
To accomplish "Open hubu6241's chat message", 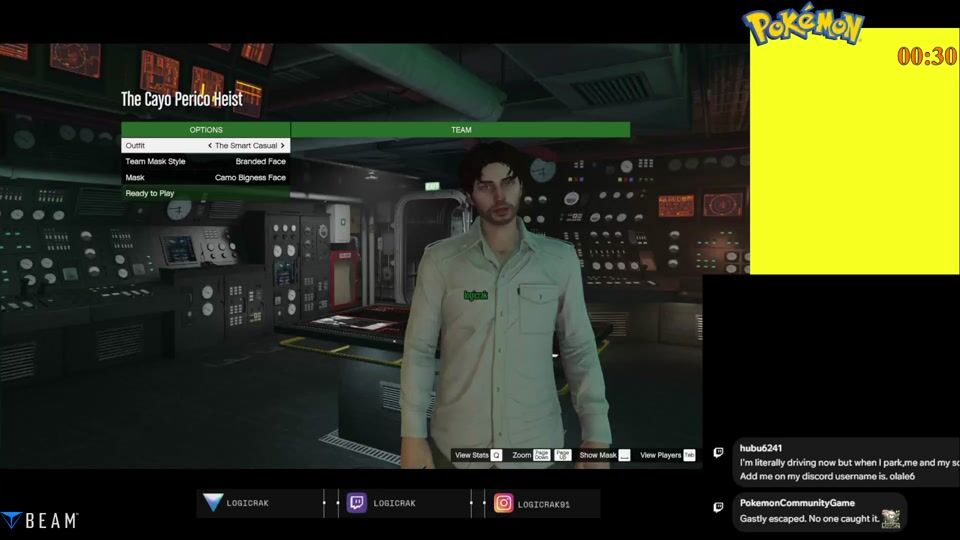I will tap(845, 462).
